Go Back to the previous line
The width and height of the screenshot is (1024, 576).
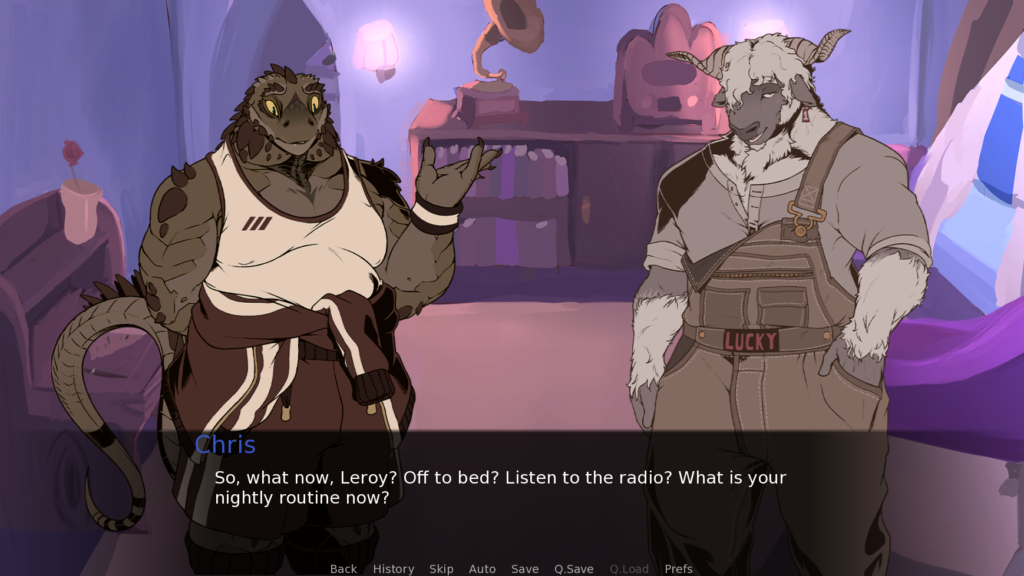(x=343, y=568)
